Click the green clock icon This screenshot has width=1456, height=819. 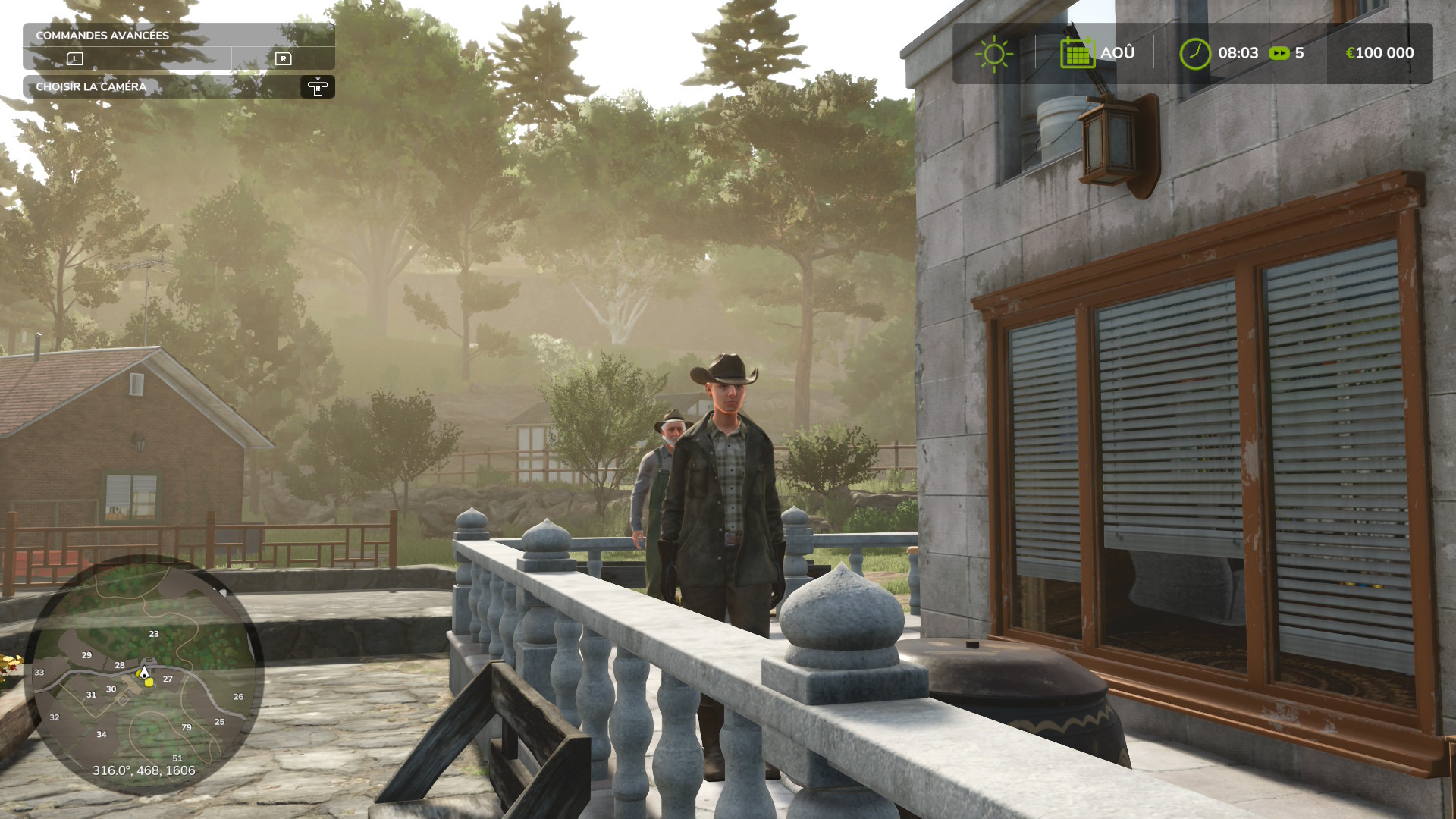1195,54
